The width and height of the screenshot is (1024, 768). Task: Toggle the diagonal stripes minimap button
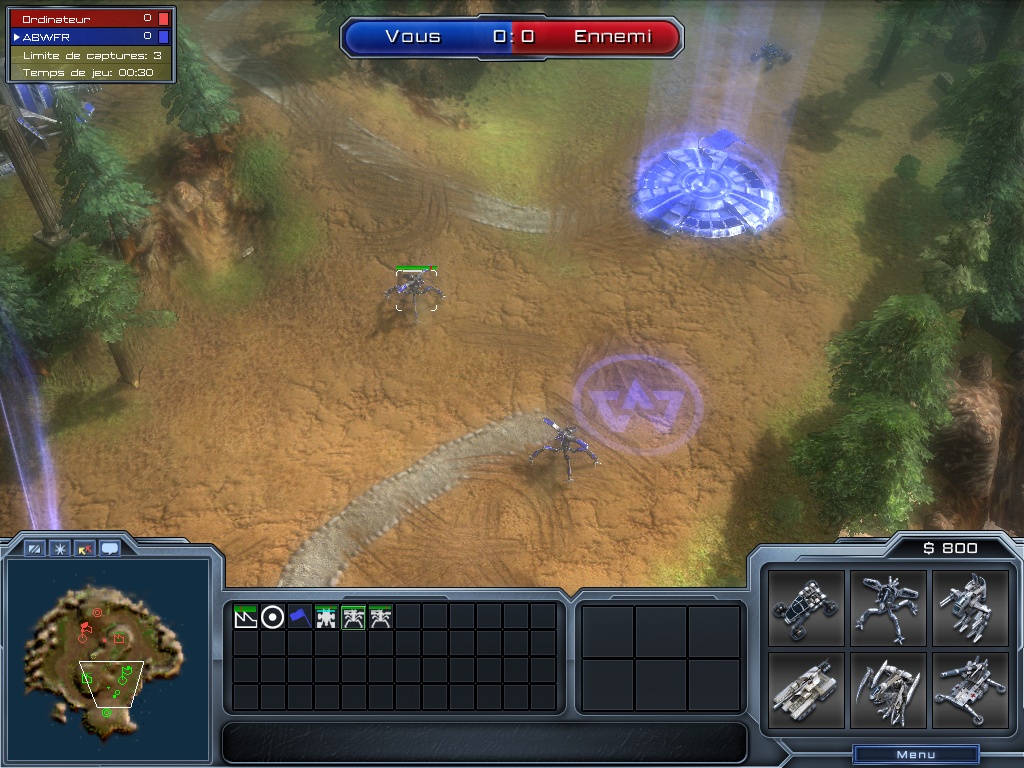click(x=35, y=548)
